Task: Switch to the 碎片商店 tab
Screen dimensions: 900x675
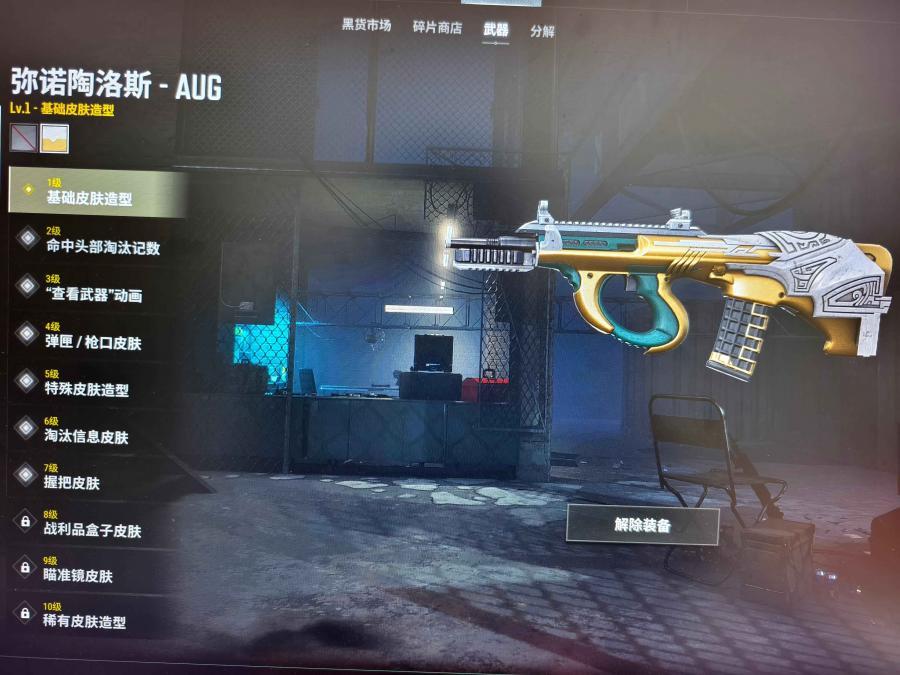Action: pyautogui.click(x=437, y=28)
